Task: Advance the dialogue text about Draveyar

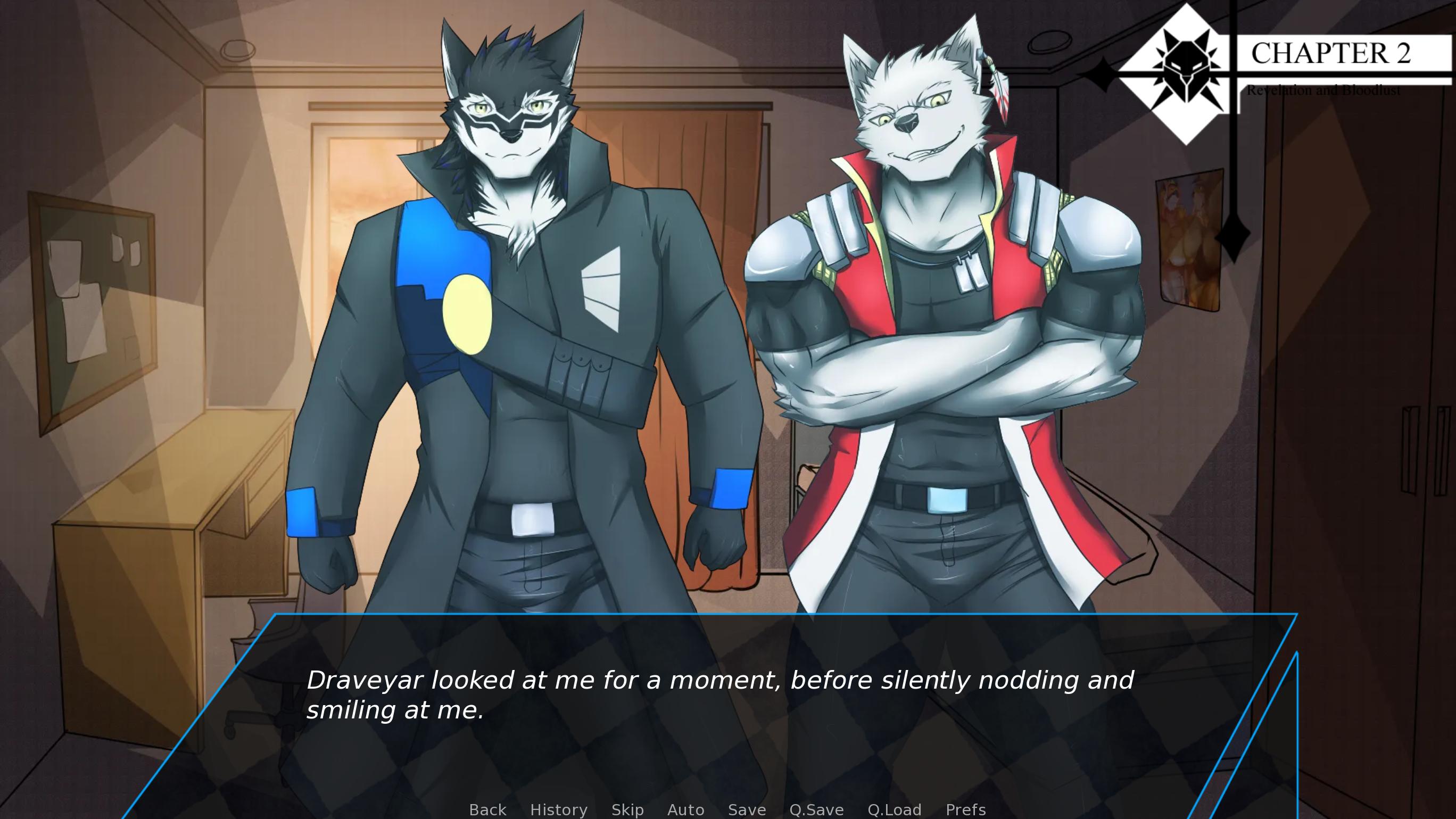Action: pyautogui.click(x=719, y=694)
